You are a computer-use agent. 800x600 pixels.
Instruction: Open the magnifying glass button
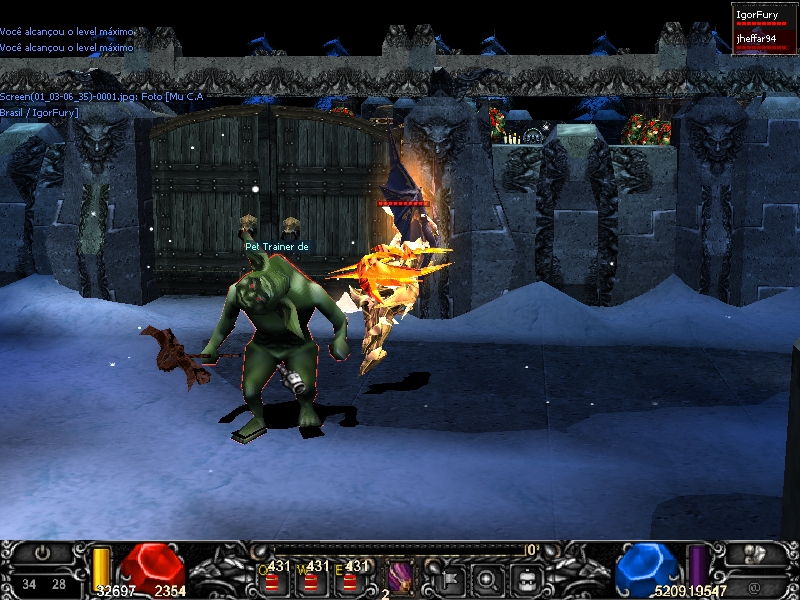pyautogui.click(x=488, y=578)
